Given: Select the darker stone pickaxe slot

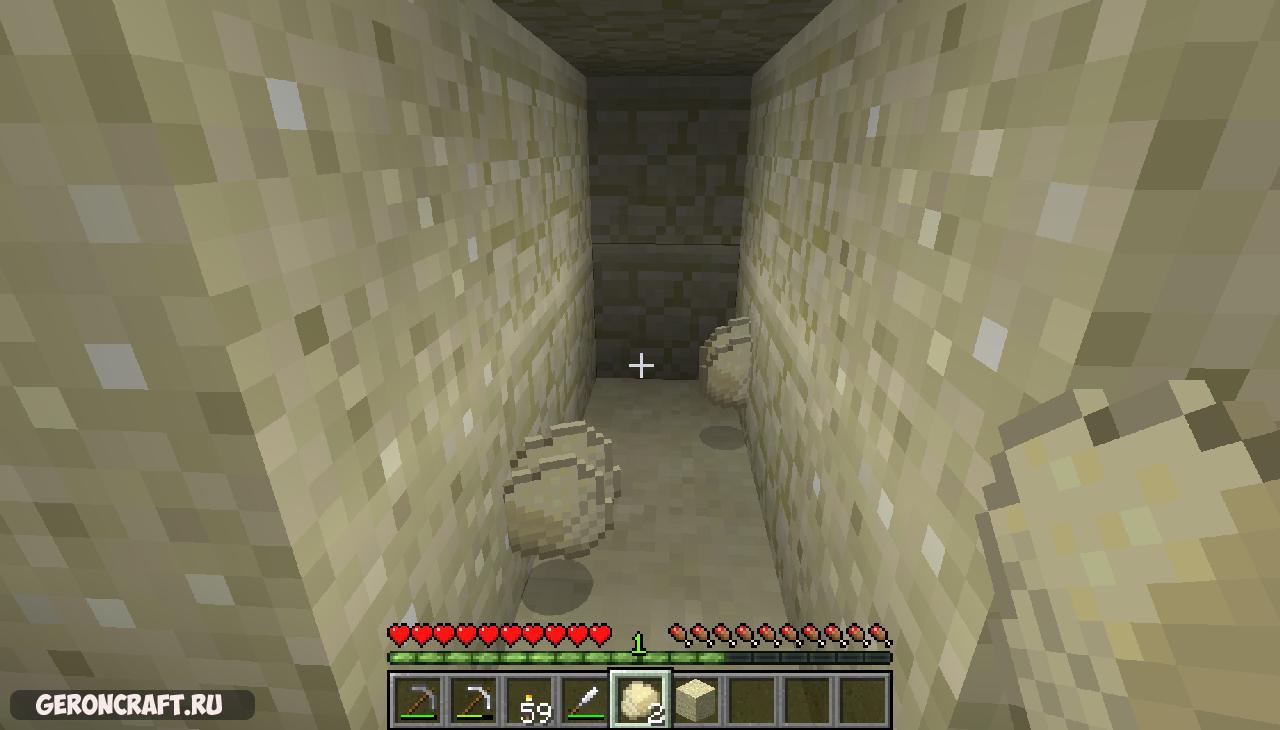Looking at the screenshot, I should (x=417, y=699).
